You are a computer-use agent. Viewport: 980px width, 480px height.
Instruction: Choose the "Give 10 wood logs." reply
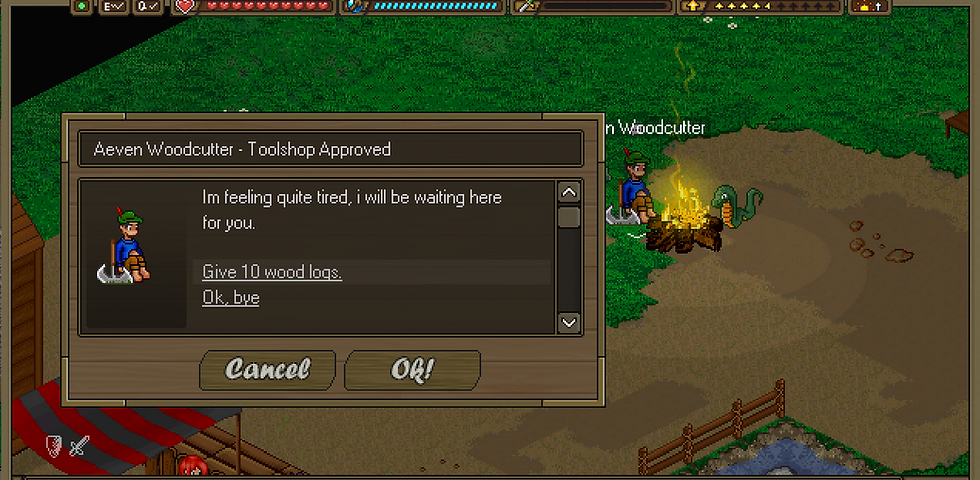pos(272,272)
